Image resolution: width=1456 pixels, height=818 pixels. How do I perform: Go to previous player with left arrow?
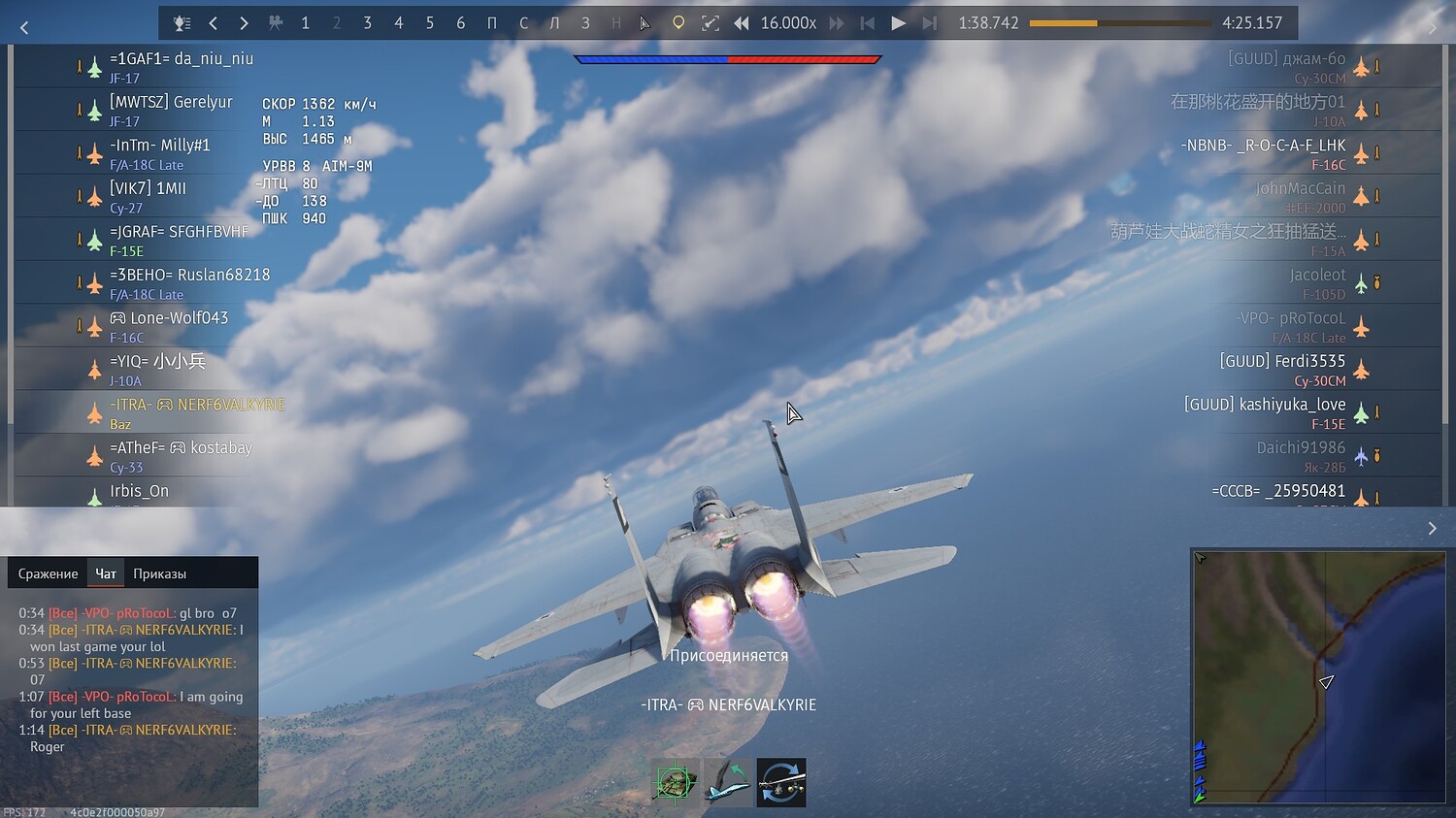214,23
